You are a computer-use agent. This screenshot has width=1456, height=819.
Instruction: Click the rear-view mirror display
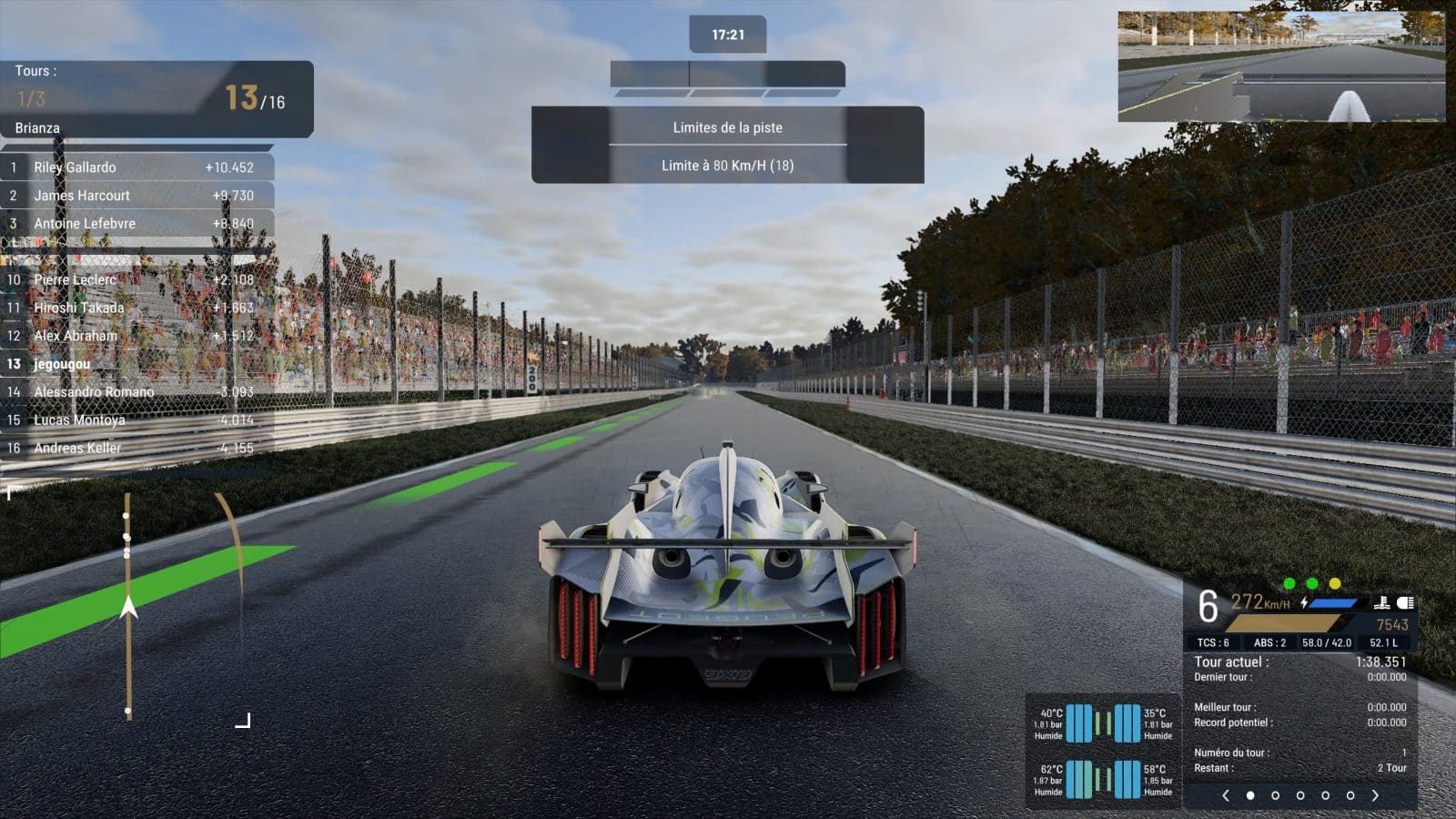click(1281, 66)
